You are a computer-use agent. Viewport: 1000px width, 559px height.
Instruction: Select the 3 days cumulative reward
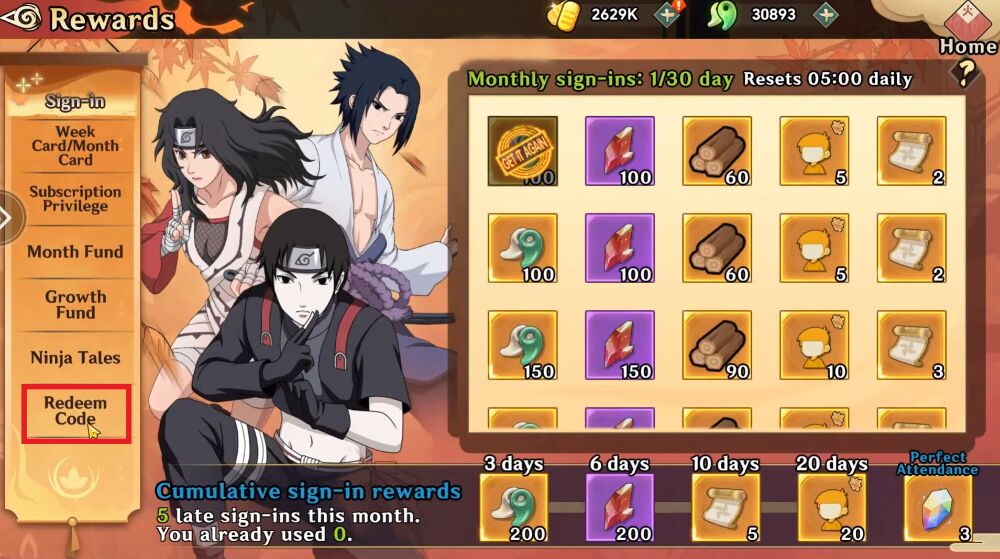[513, 507]
